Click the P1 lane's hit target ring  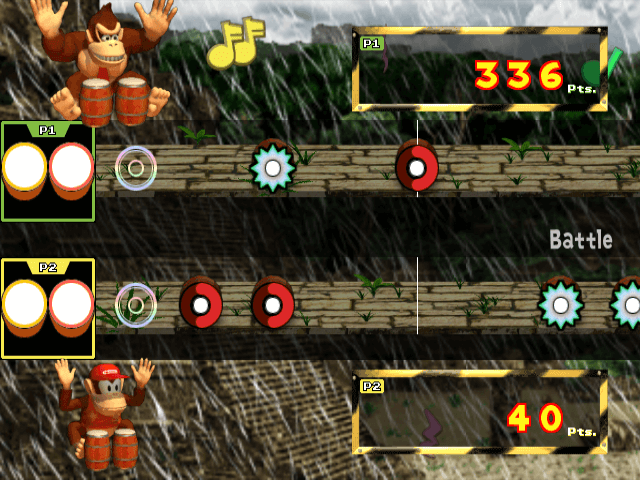click(x=136, y=167)
